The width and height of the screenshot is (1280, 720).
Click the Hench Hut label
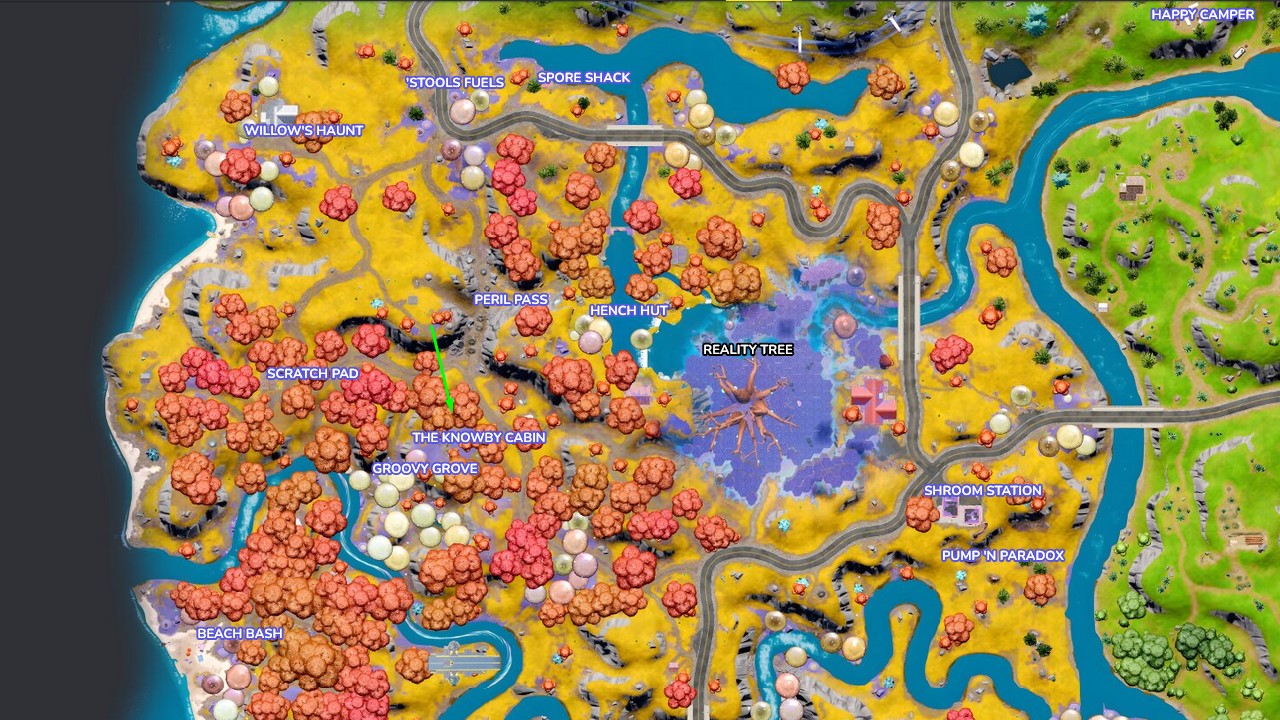pyautogui.click(x=628, y=311)
